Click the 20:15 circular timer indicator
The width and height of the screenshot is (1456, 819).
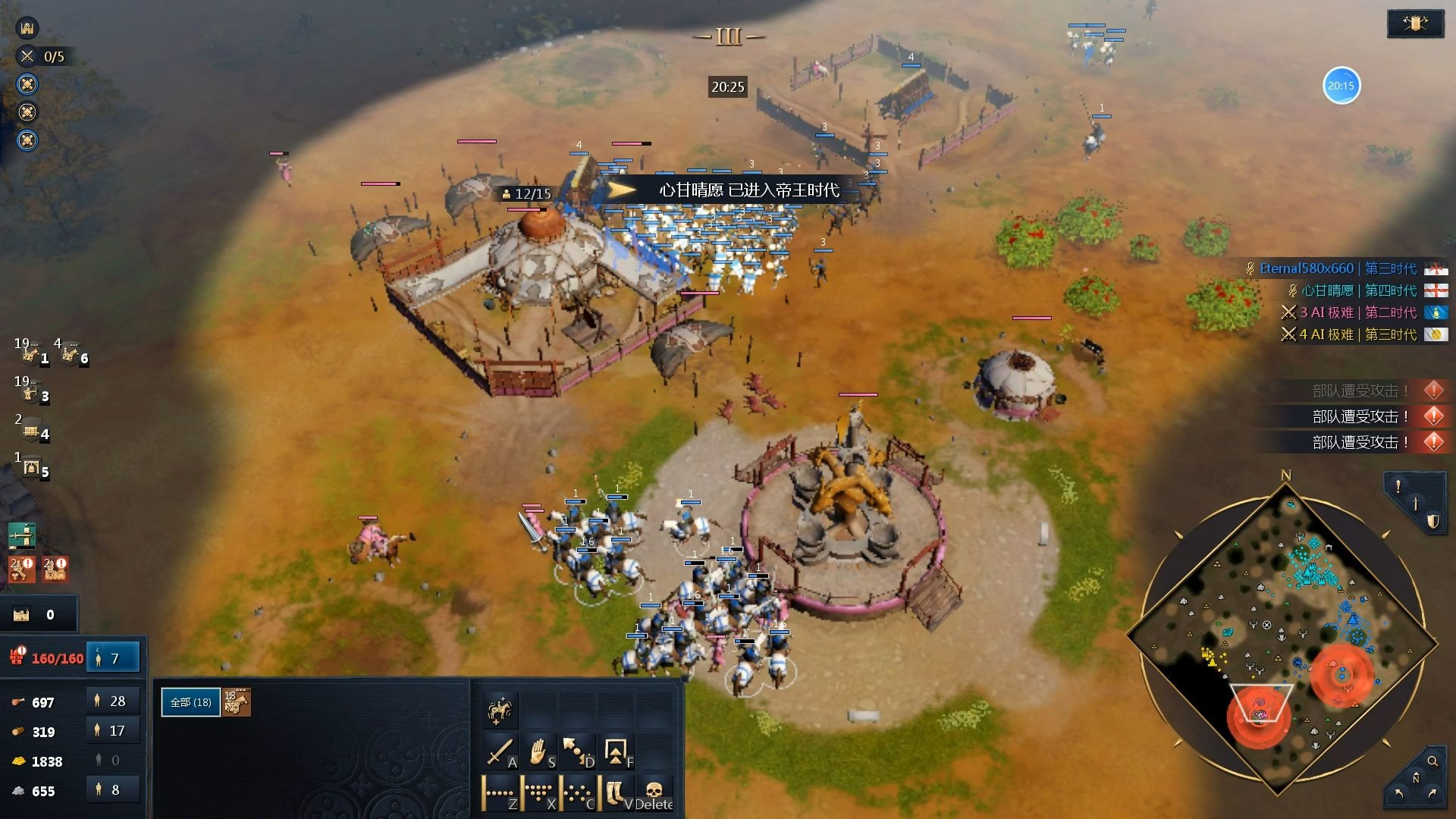1341,86
